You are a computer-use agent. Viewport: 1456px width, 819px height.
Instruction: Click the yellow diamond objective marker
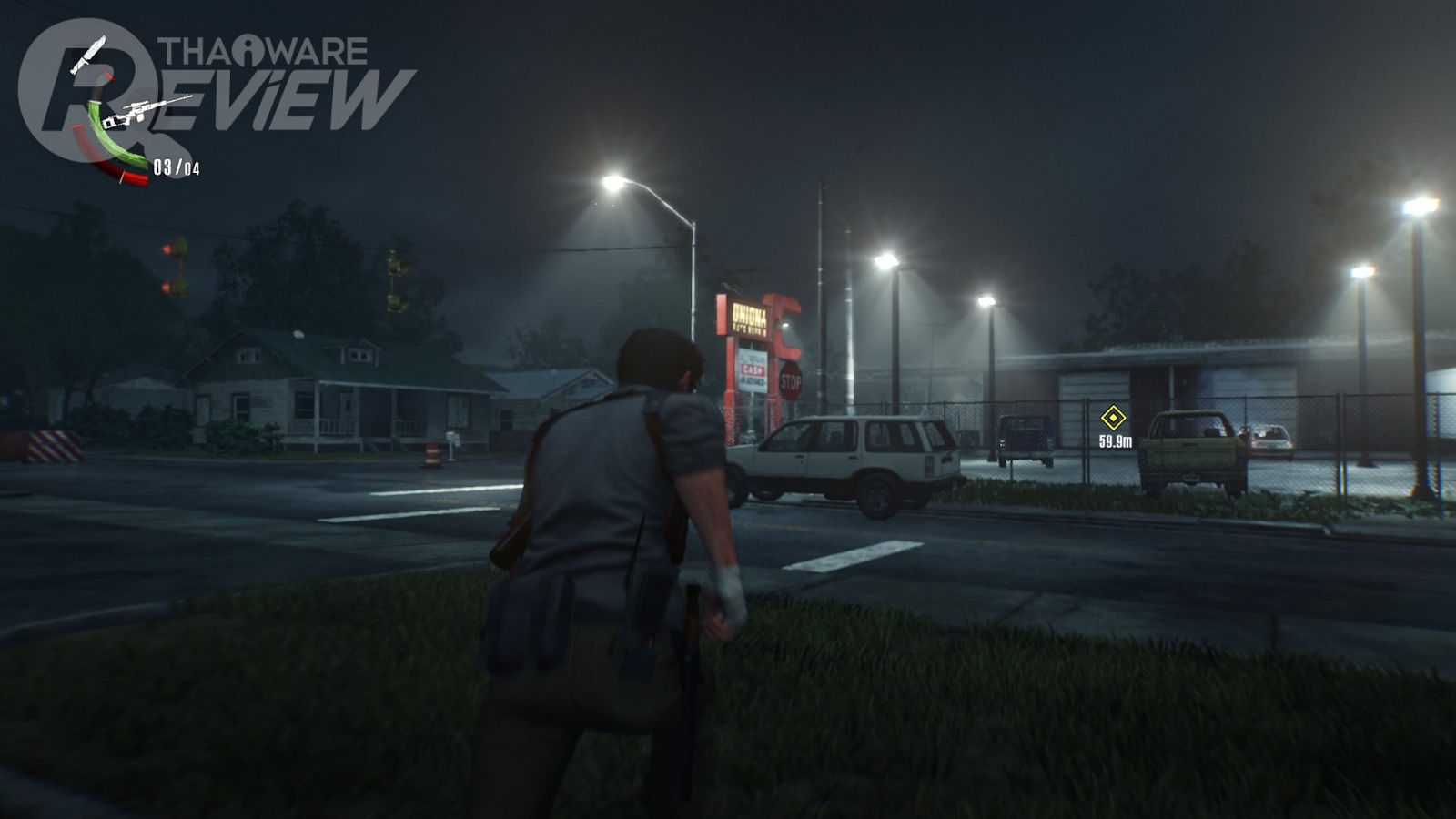(x=1113, y=418)
